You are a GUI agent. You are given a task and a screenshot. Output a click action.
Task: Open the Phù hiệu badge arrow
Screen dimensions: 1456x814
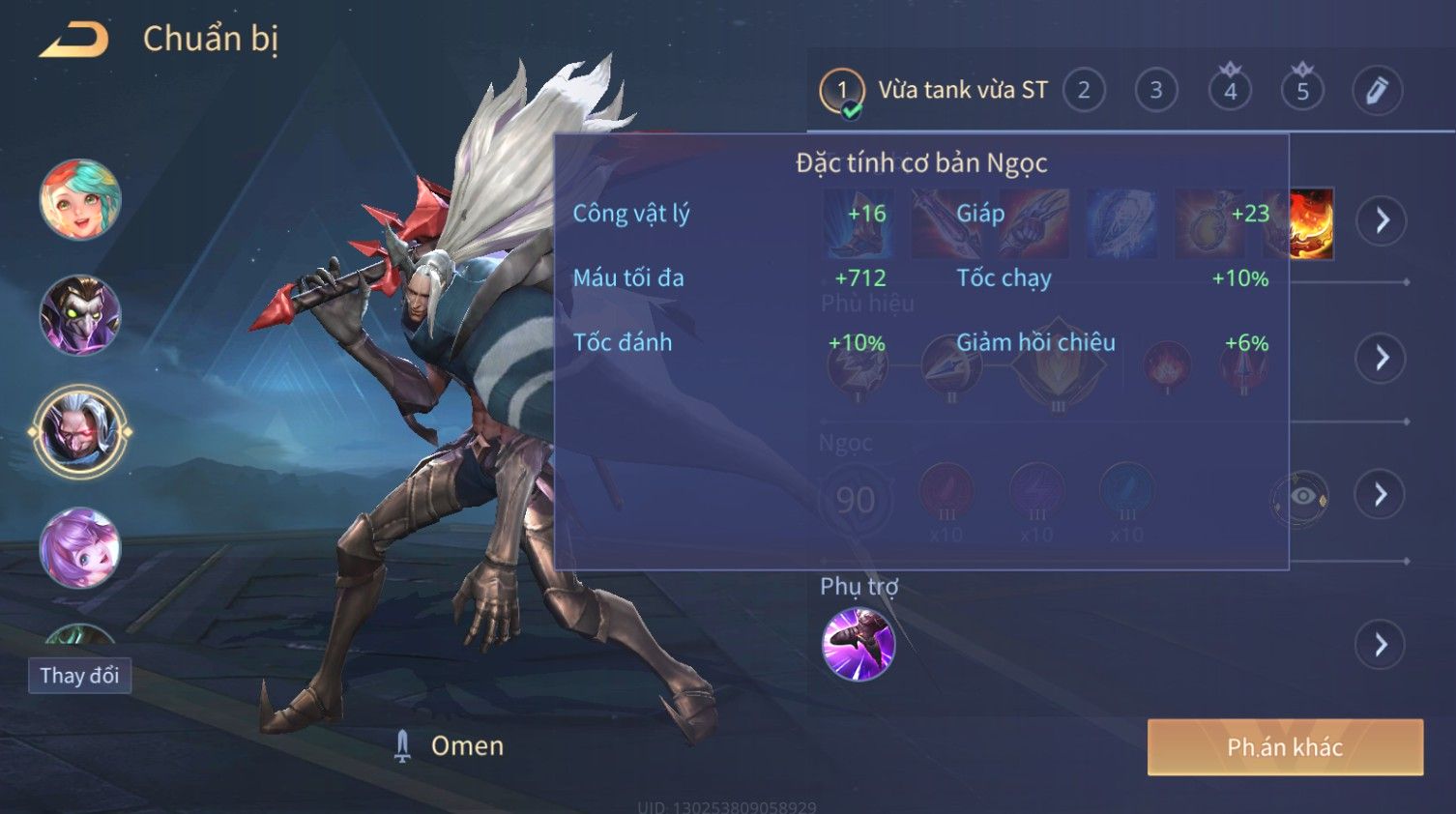(x=1382, y=359)
